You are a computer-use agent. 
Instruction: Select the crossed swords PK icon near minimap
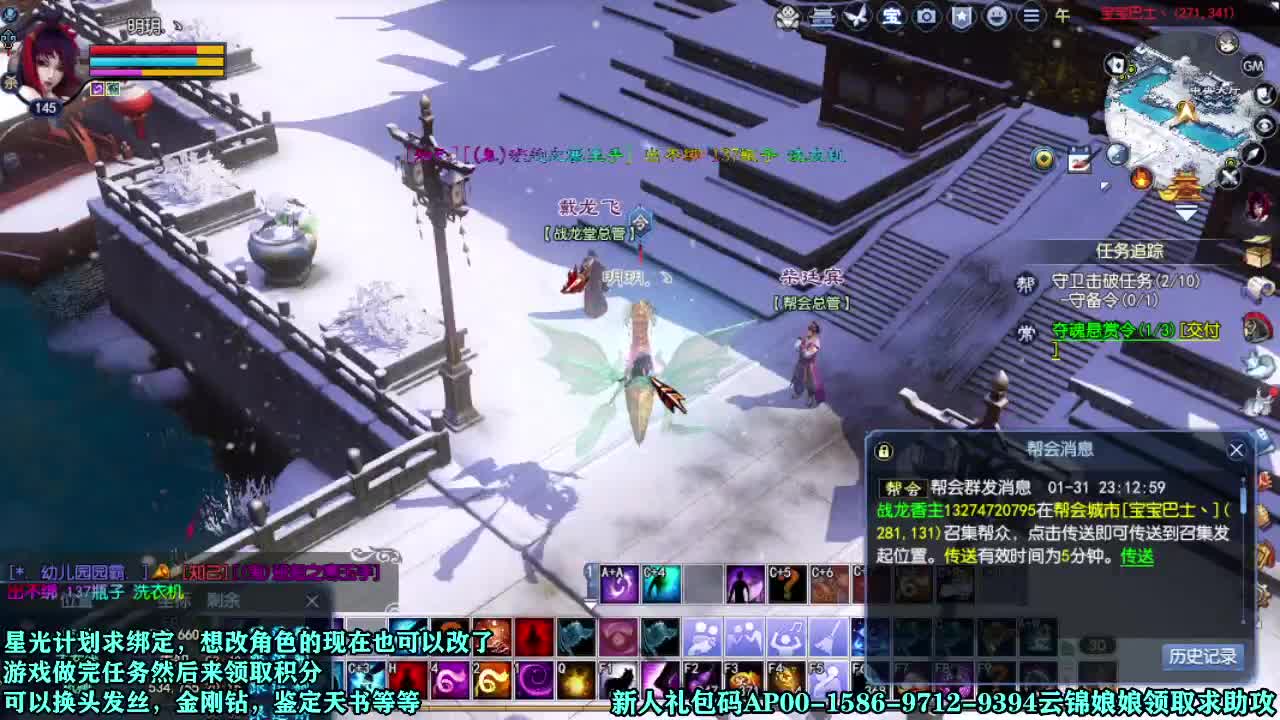click(1227, 175)
